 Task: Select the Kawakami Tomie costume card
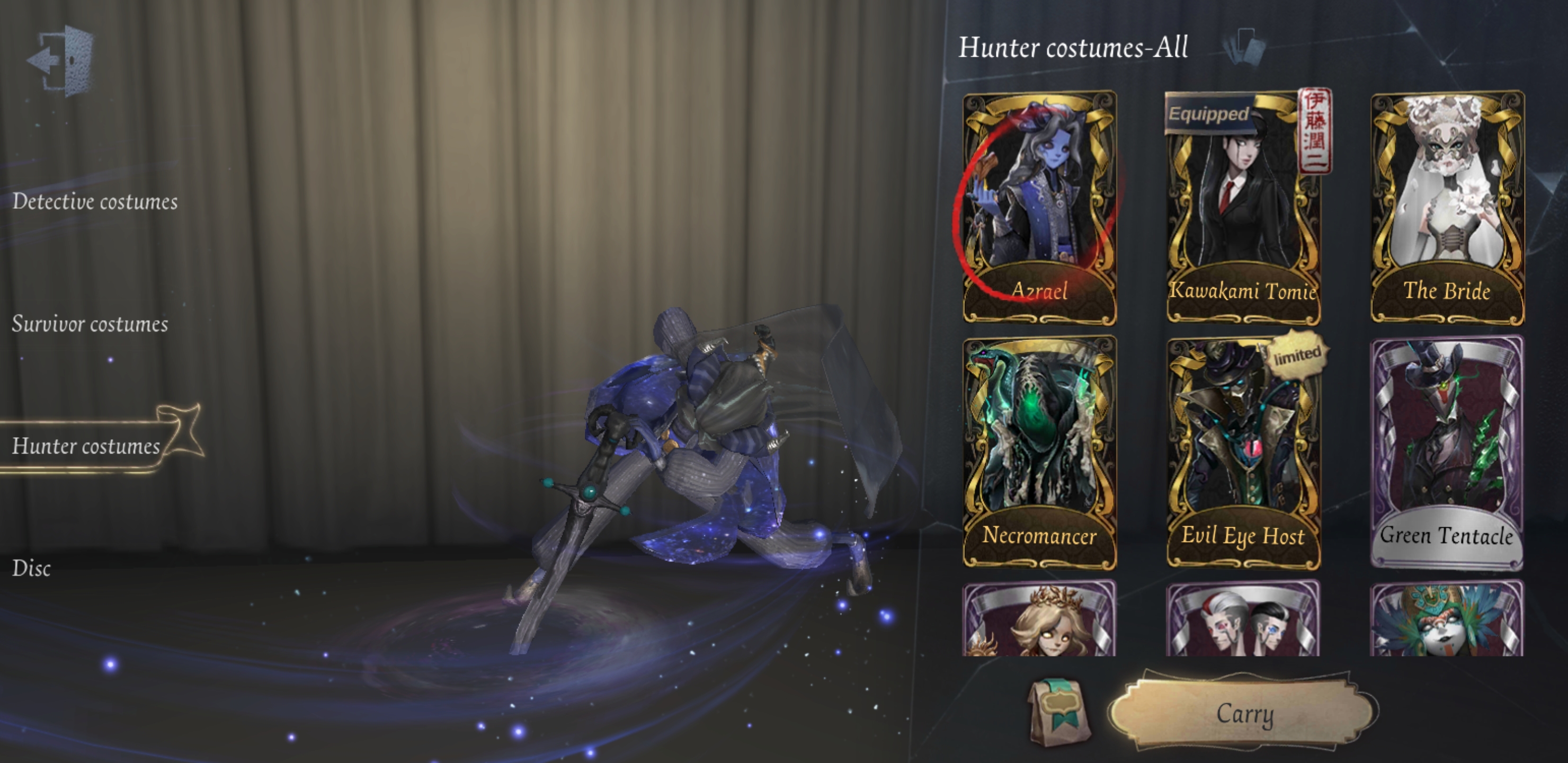1243,207
